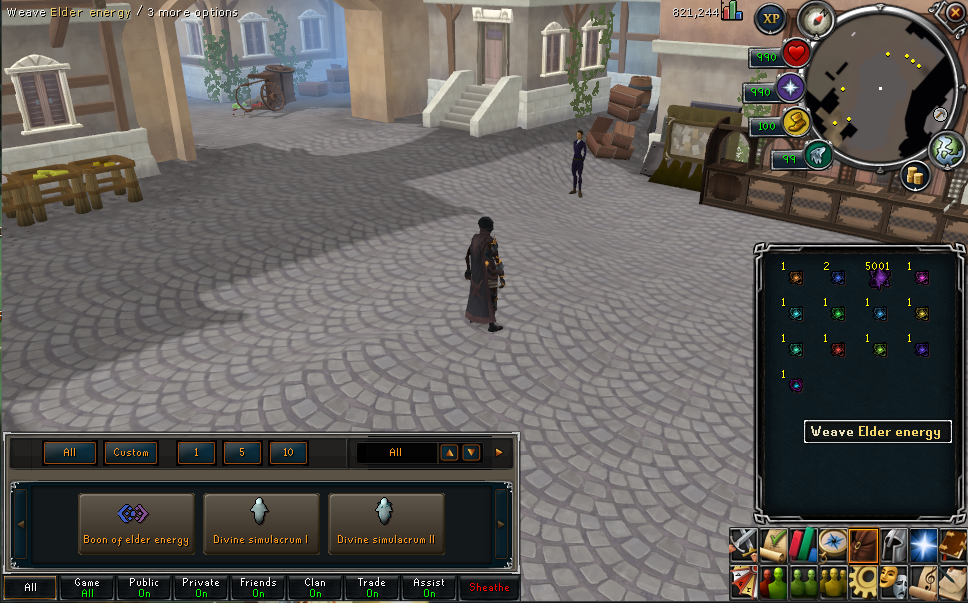Image resolution: width=968 pixels, height=603 pixels.
Task: Select the stack of 5001 energy
Action: (x=879, y=278)
